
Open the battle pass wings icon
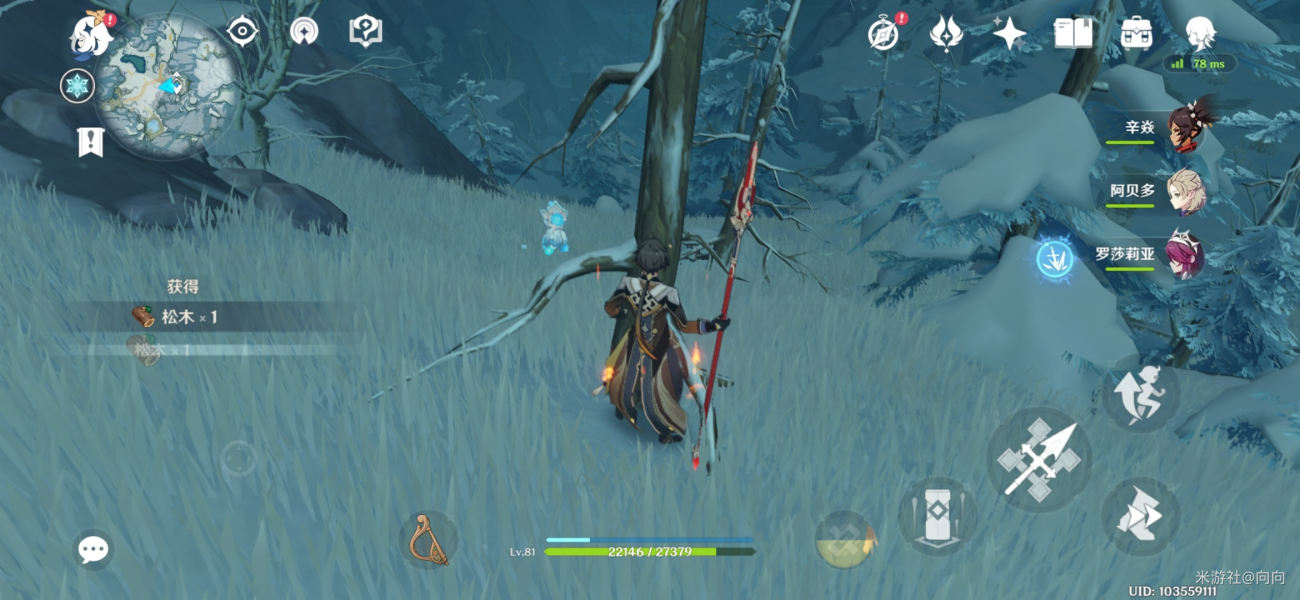click(945, 34)
